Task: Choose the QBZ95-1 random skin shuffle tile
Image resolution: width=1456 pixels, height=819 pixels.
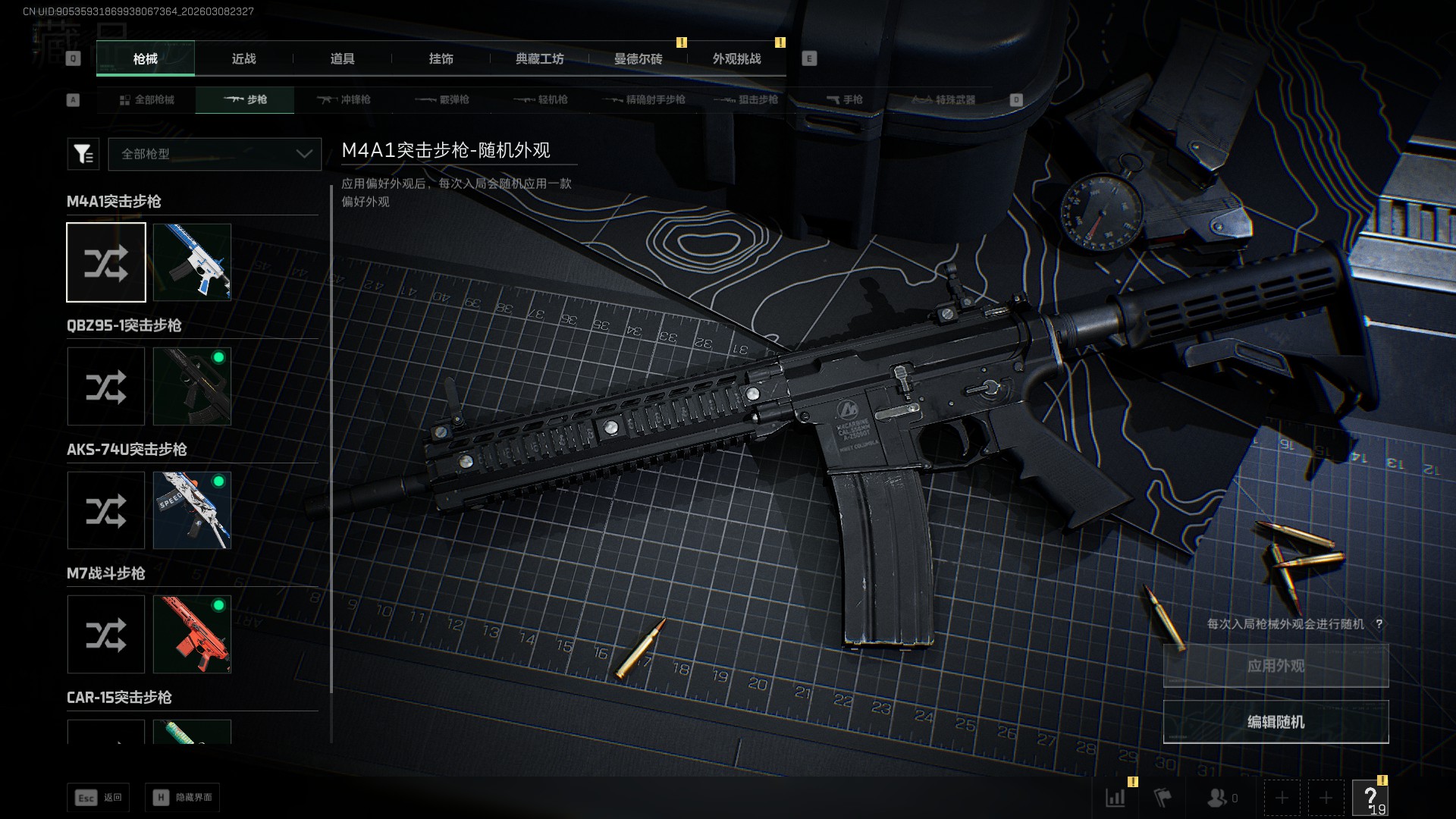Action: tap(106, 386)
